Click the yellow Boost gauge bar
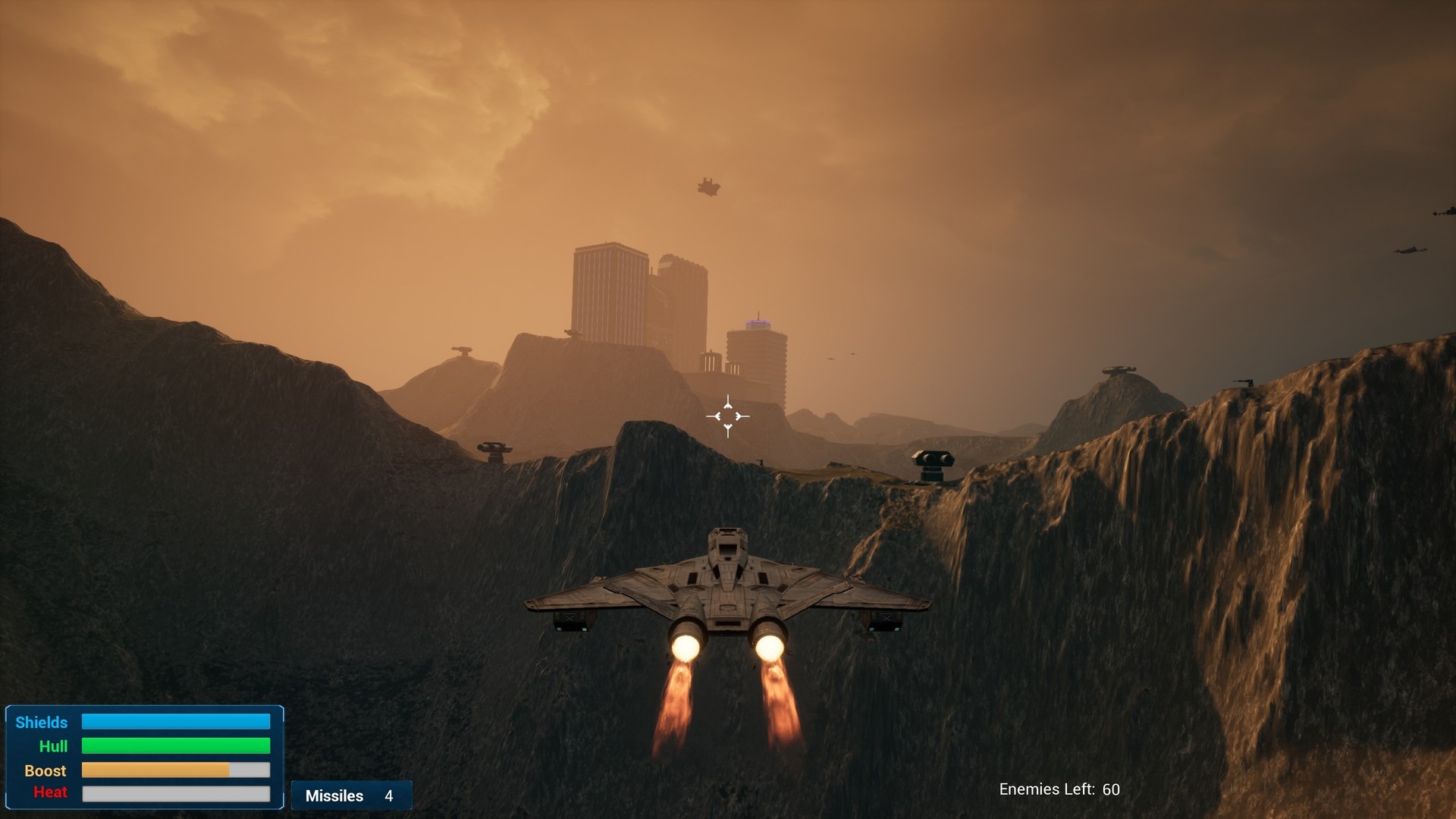Screen dimensions: 1456x819 coord(155,770)
